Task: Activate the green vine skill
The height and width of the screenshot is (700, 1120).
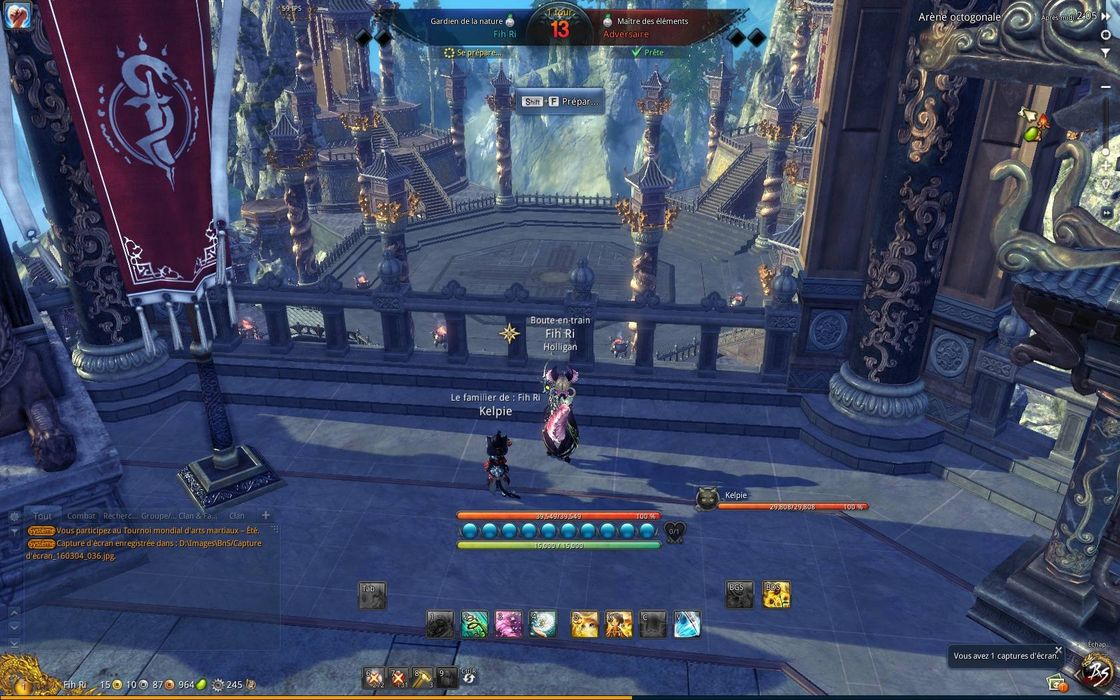Action: tap(473, 624)
